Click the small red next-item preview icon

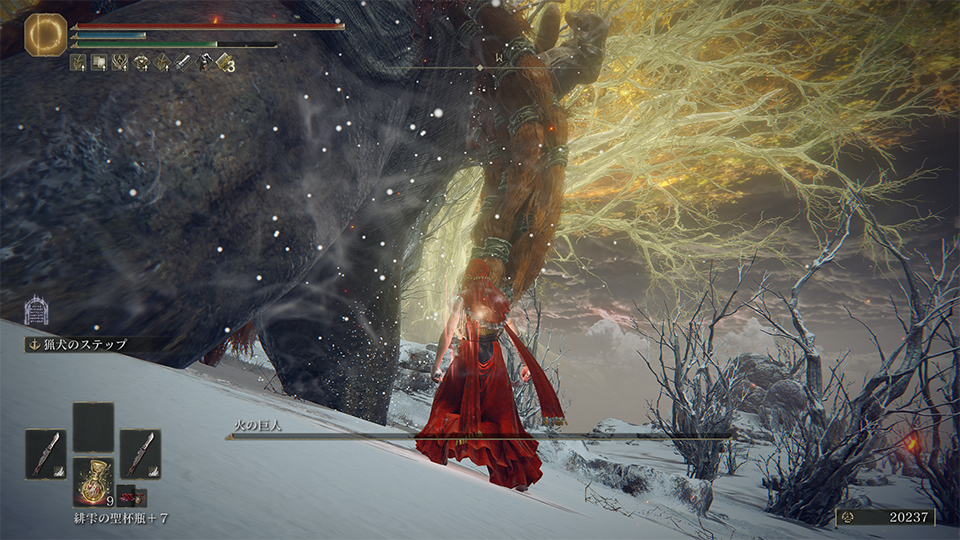pos(127,495)
